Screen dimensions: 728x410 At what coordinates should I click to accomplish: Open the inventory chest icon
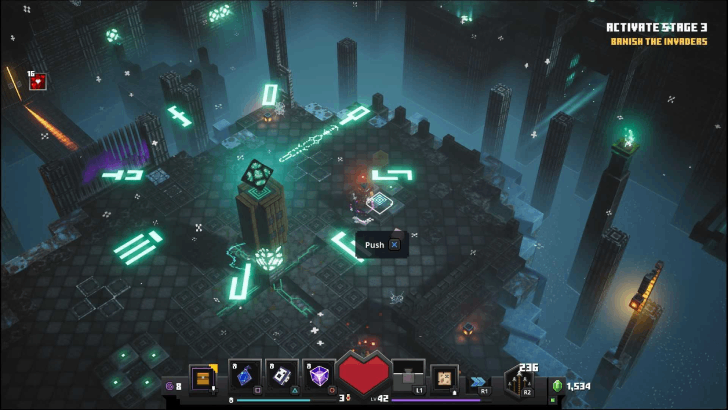[x=203, y=378]
